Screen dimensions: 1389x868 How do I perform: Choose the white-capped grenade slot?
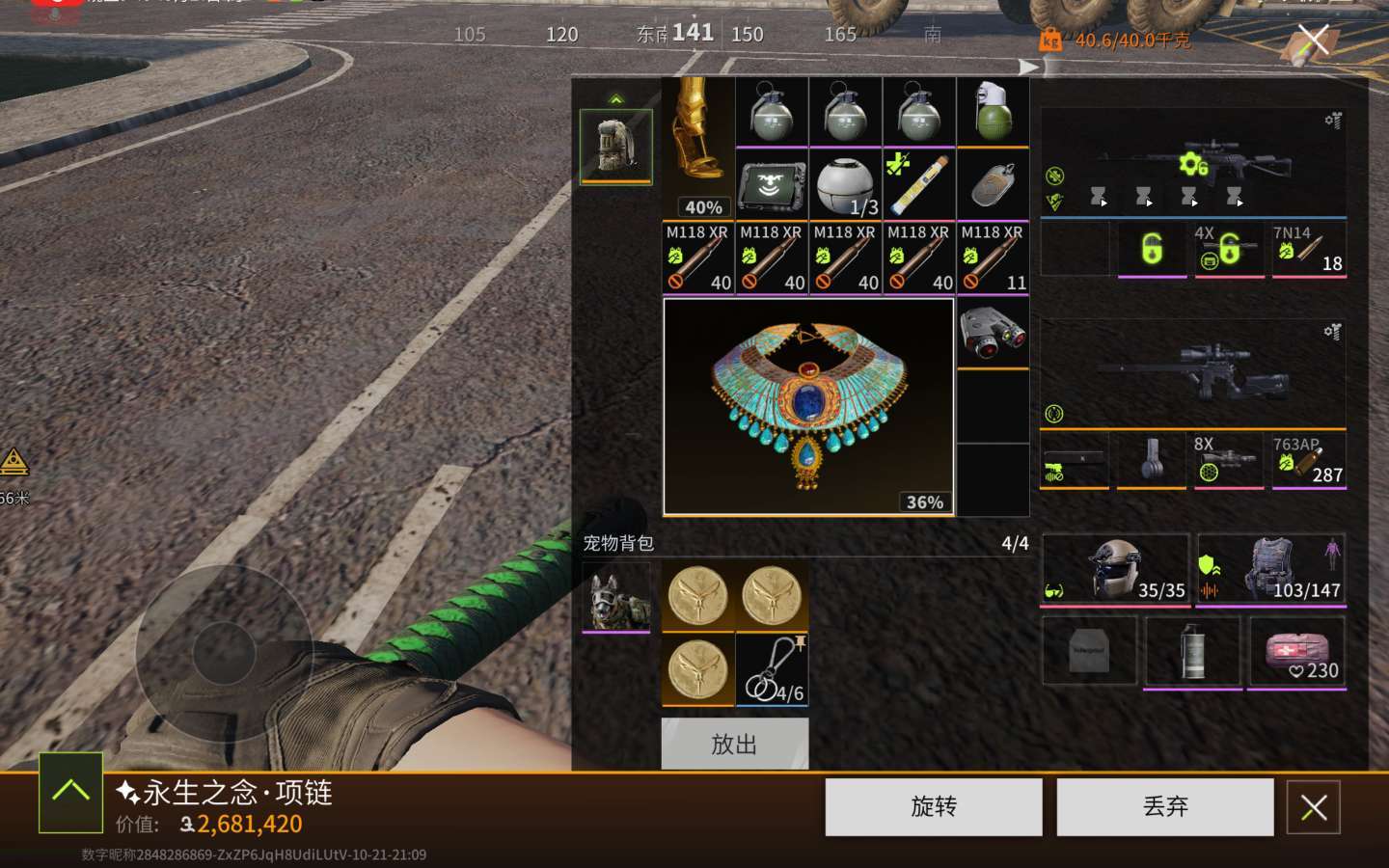point(993,113)
